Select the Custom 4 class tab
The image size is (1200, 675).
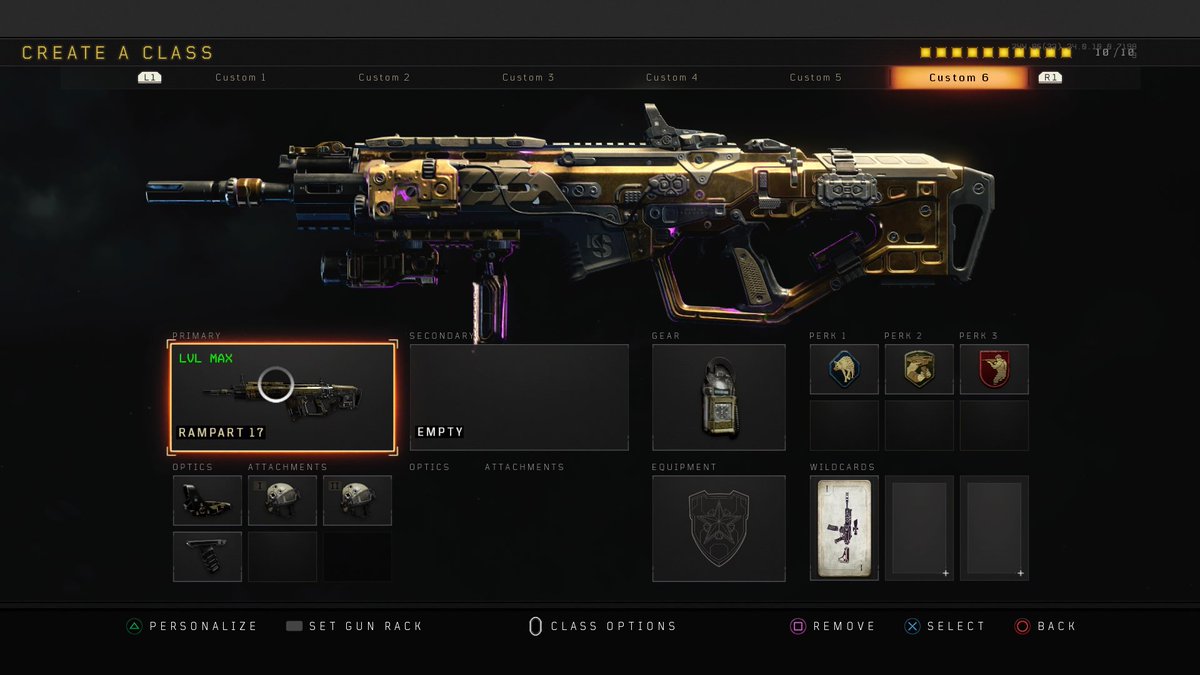[x=672, y=78]
